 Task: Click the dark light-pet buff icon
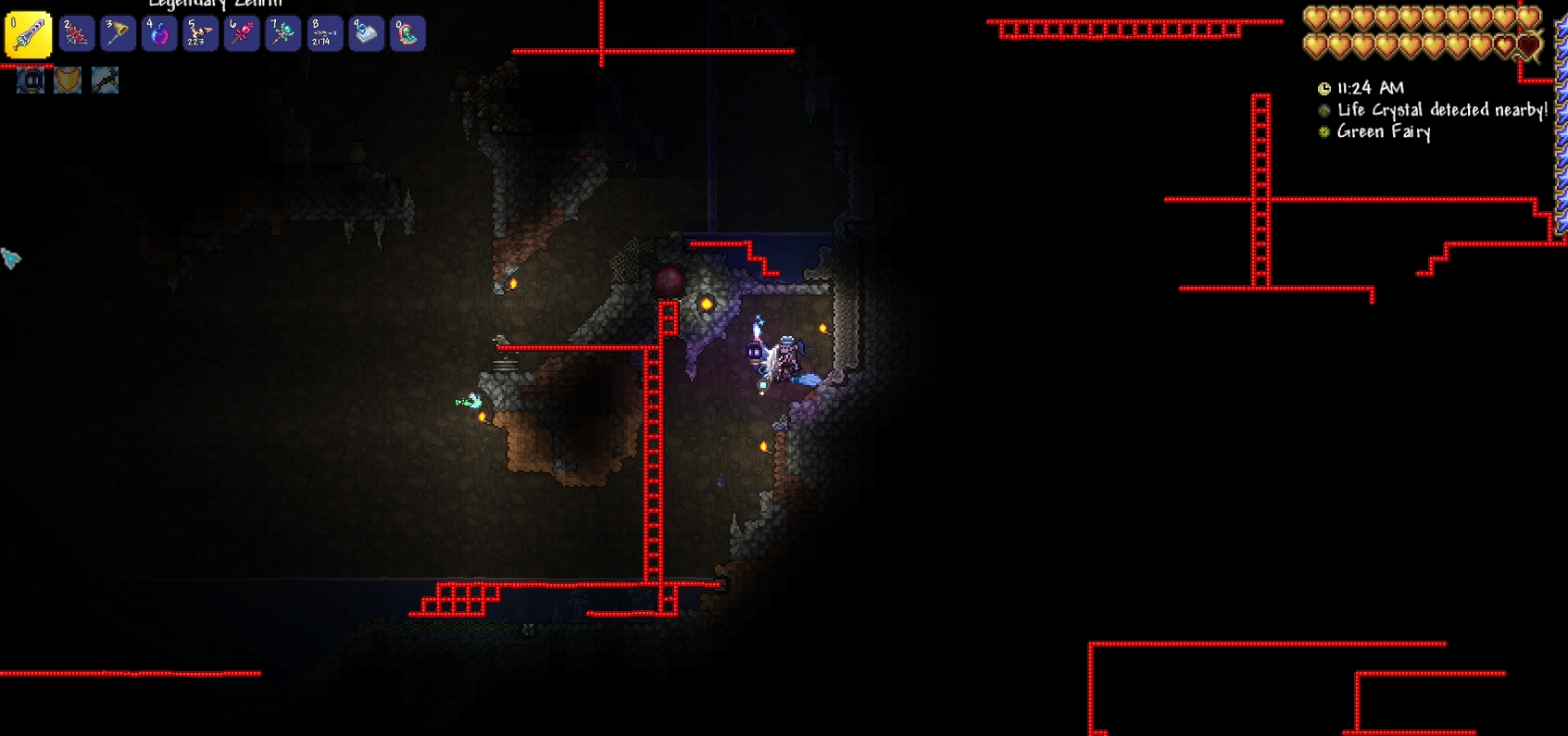31,81
